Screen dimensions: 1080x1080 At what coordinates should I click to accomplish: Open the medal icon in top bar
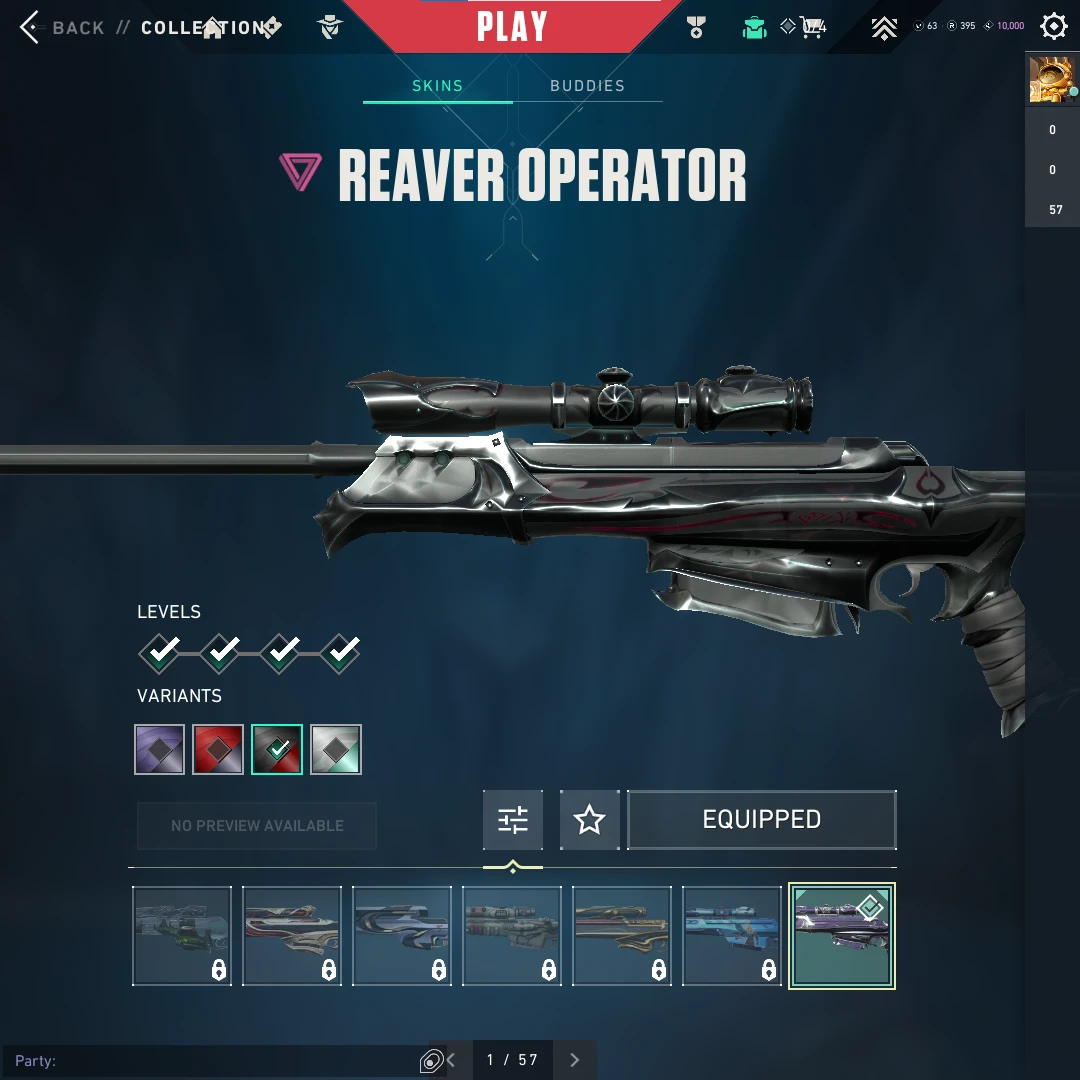tap(697, 27)
